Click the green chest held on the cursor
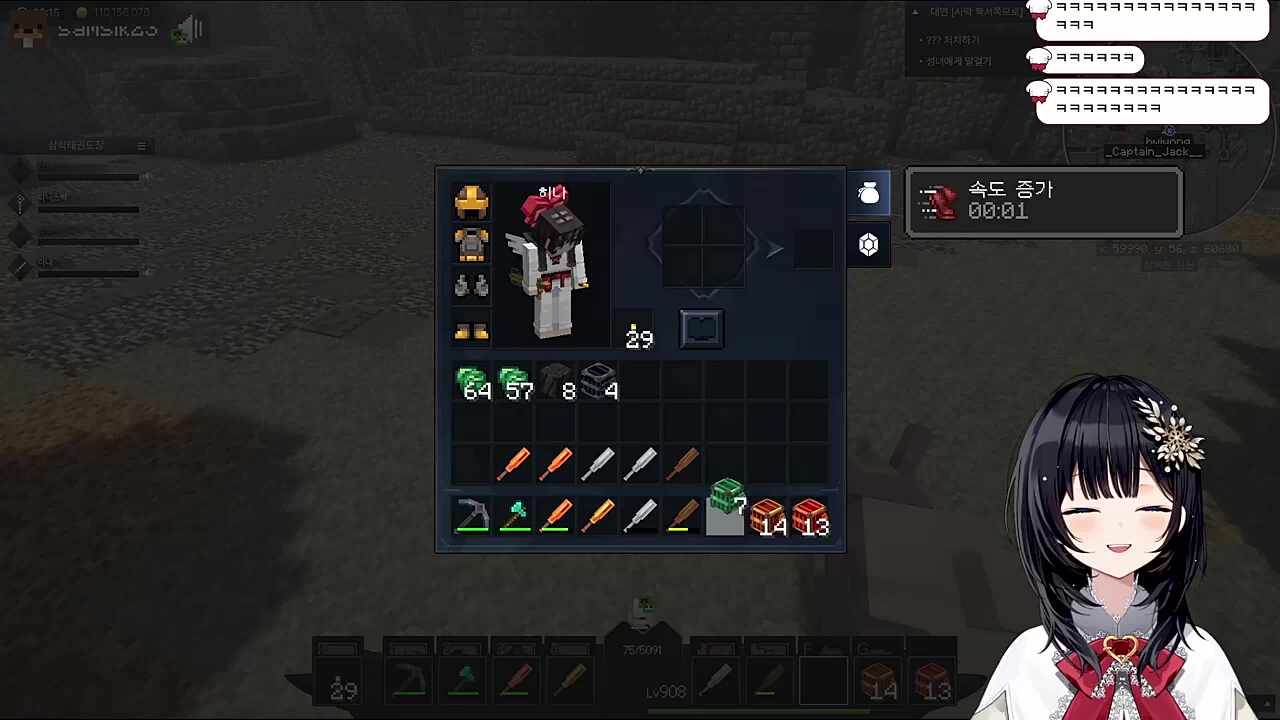1280x720 pixels. pos(727,497)
